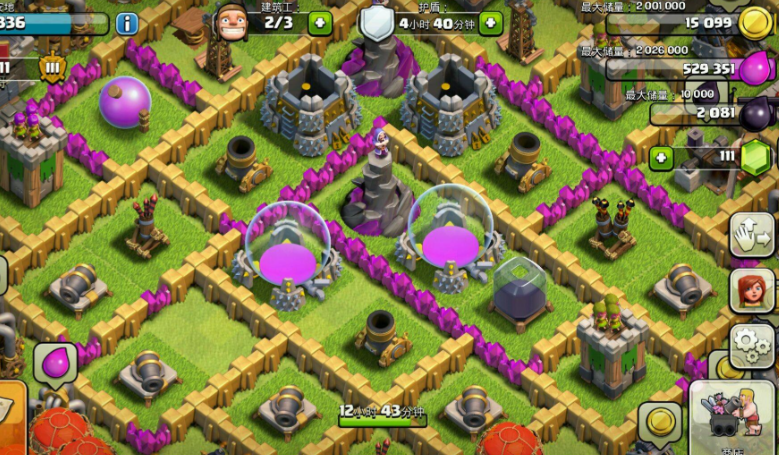
Task: Add a builder with the green plus
Action: [x=320, y=22]
